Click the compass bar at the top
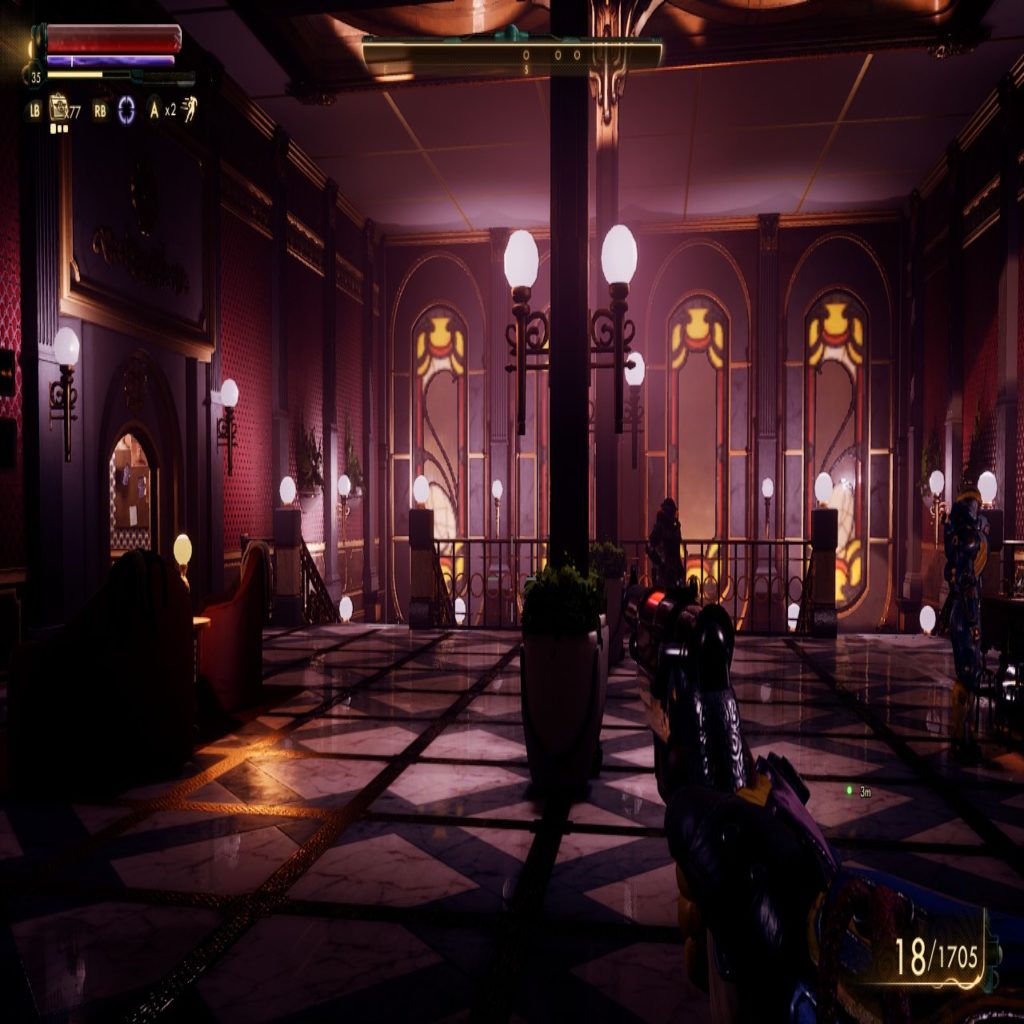 512,56
